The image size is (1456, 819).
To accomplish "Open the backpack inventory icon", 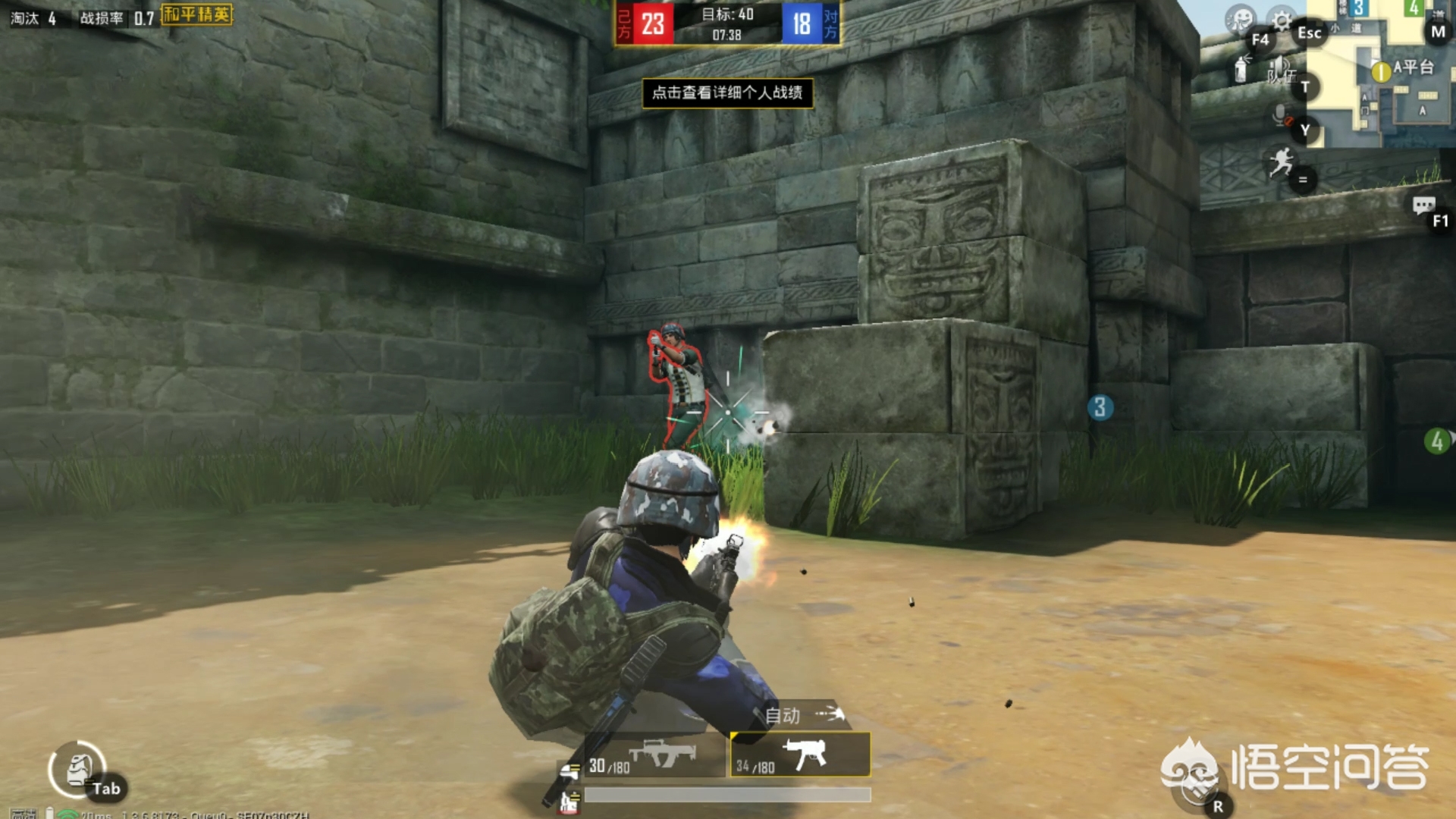I will pyautogui.click(x=77, y=770).
